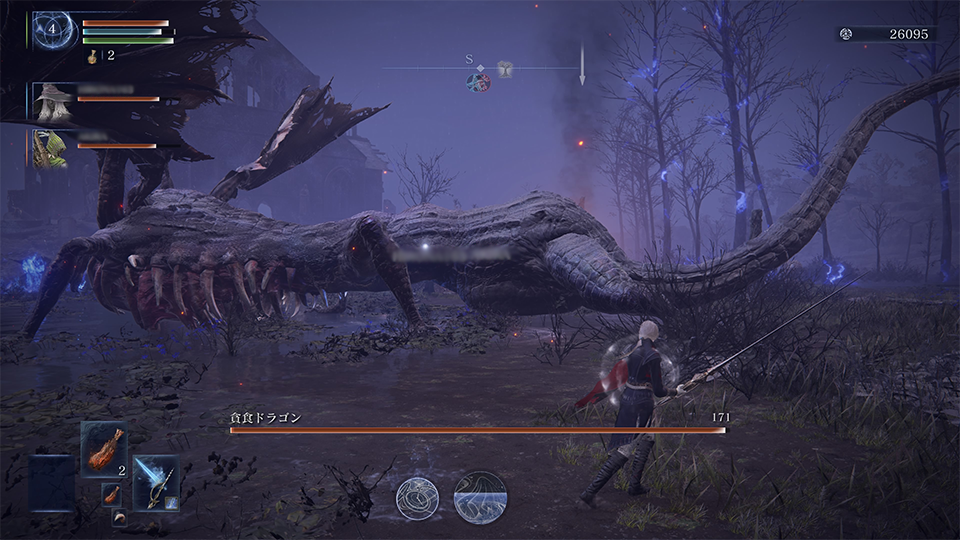
Task: Select the green-hooded teammate portrait
Action: [52, 146]
